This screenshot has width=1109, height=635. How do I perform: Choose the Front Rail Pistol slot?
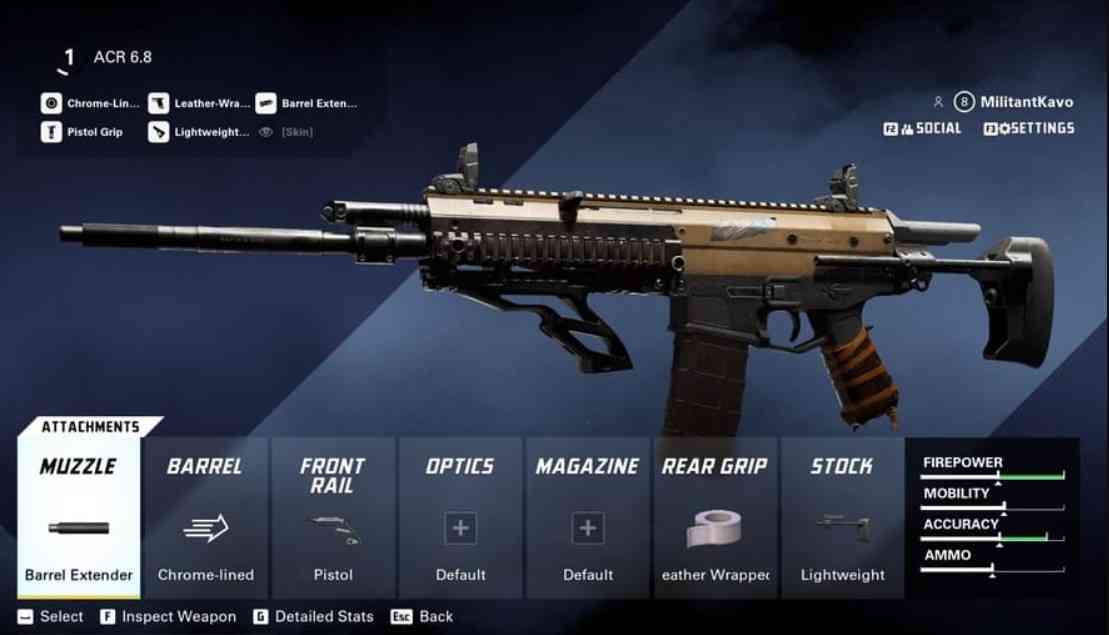click(333, 517)
